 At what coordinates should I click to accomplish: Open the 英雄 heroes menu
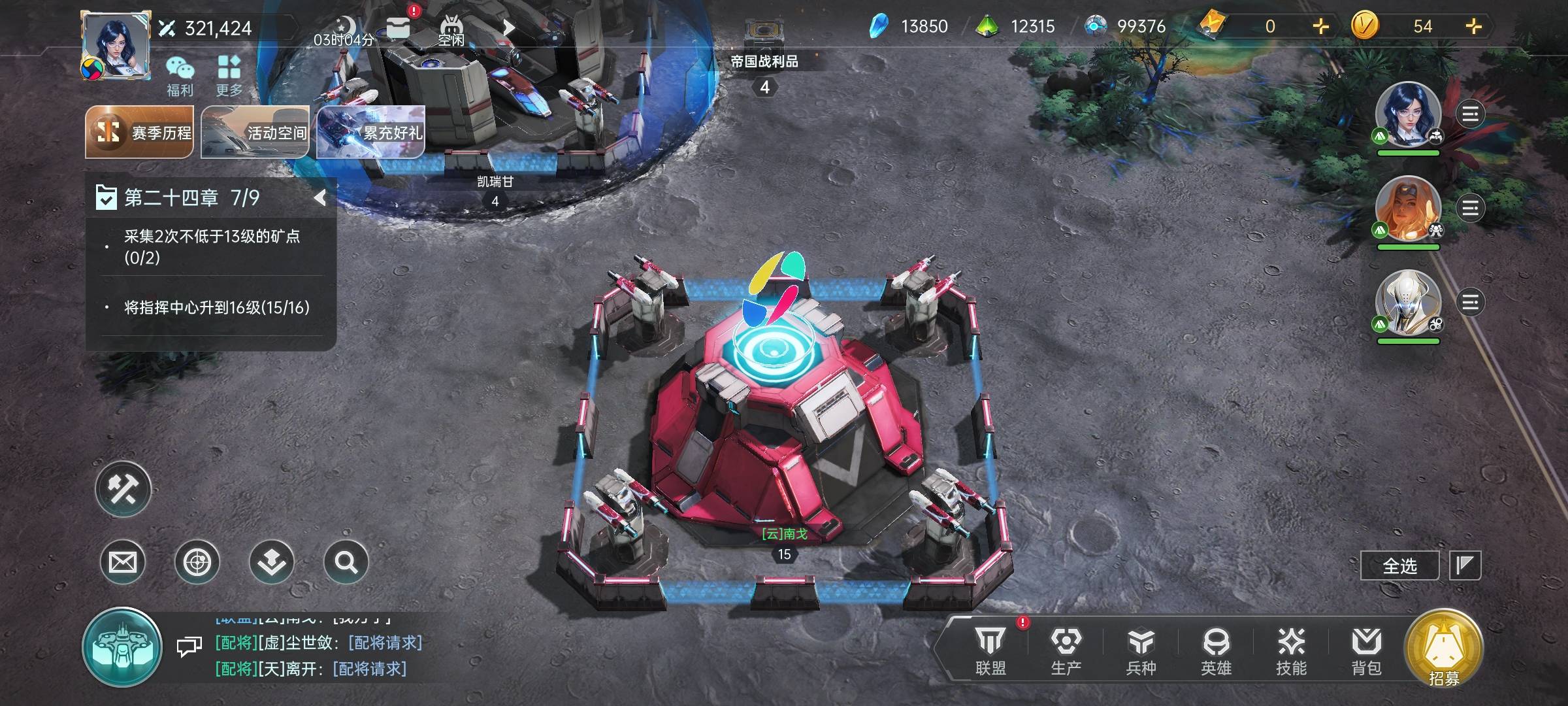[x=1216, y=651]
